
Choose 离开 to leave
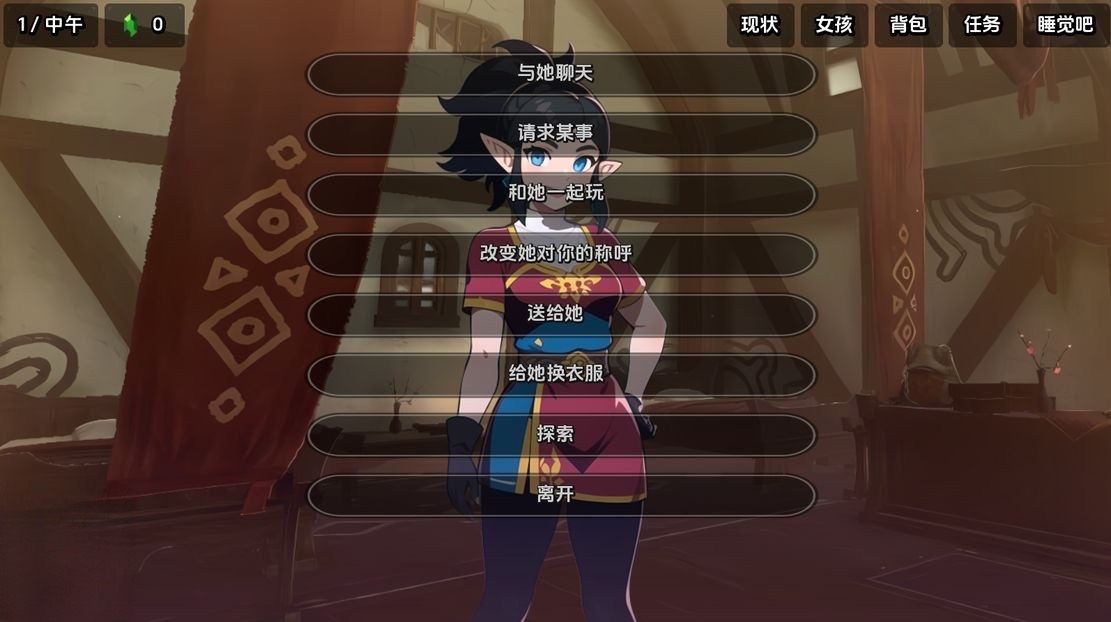pyautogui.click(x=561, y=494)
